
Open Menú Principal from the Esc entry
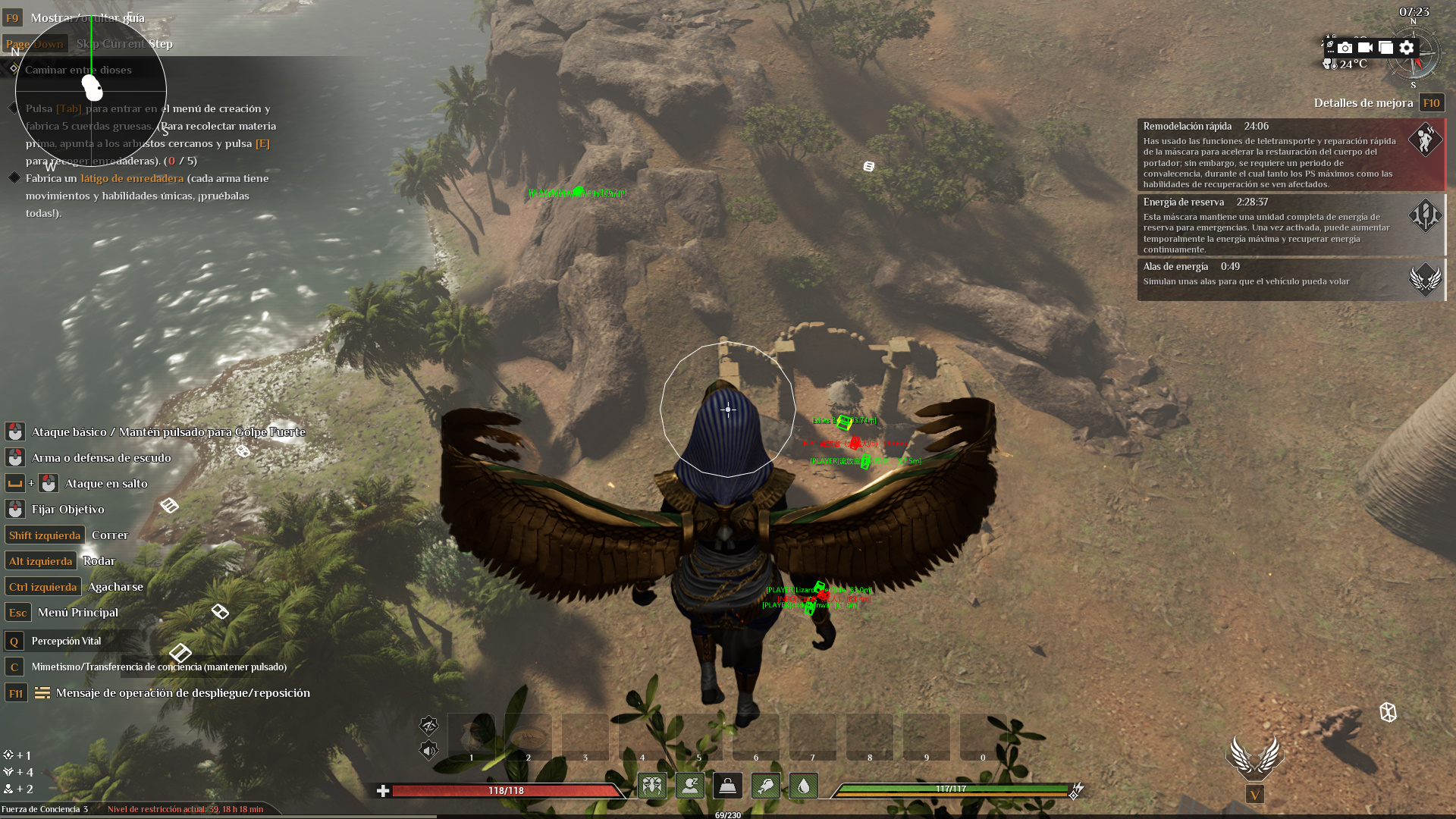pyautogui.click(x=78, y=612)
